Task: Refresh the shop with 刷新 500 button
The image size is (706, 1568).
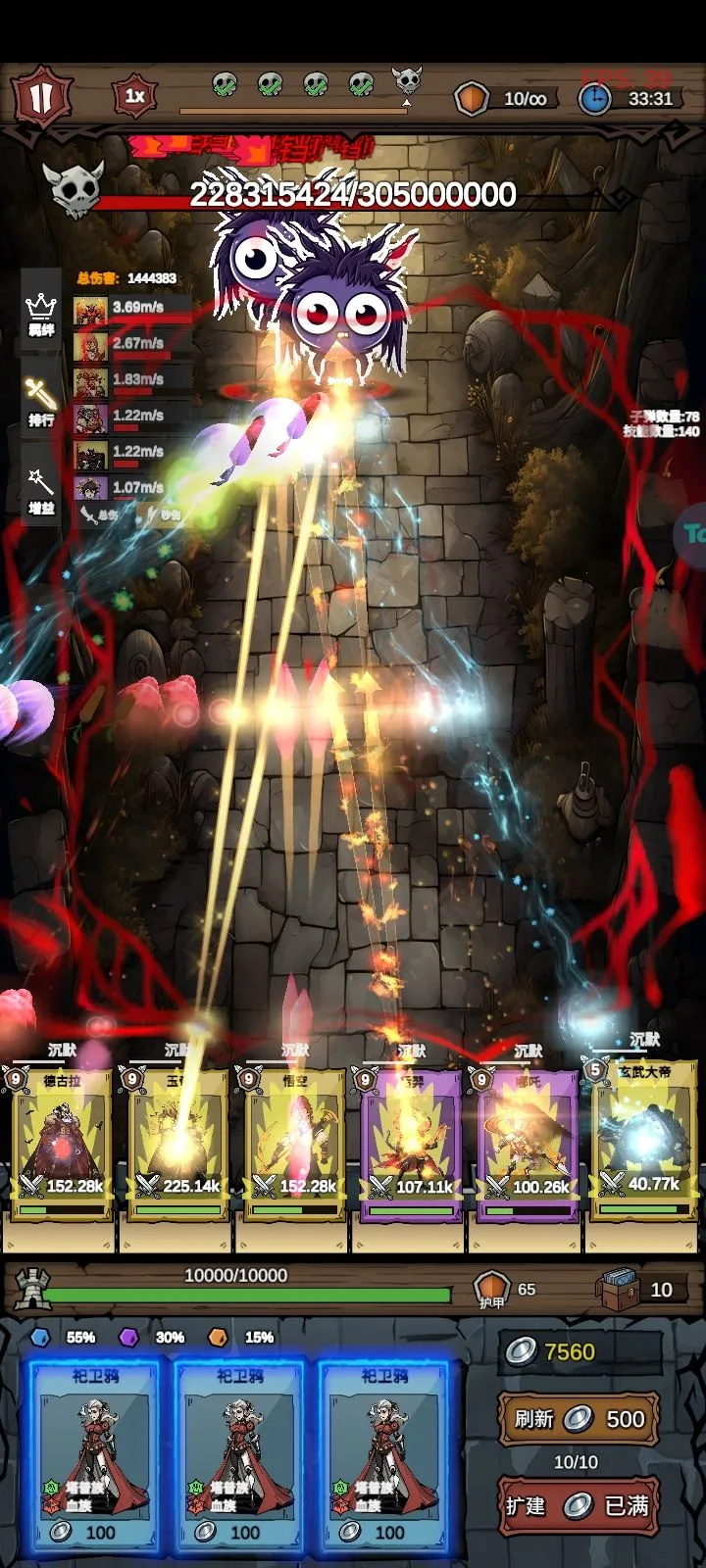Action: coord(578,1418)
